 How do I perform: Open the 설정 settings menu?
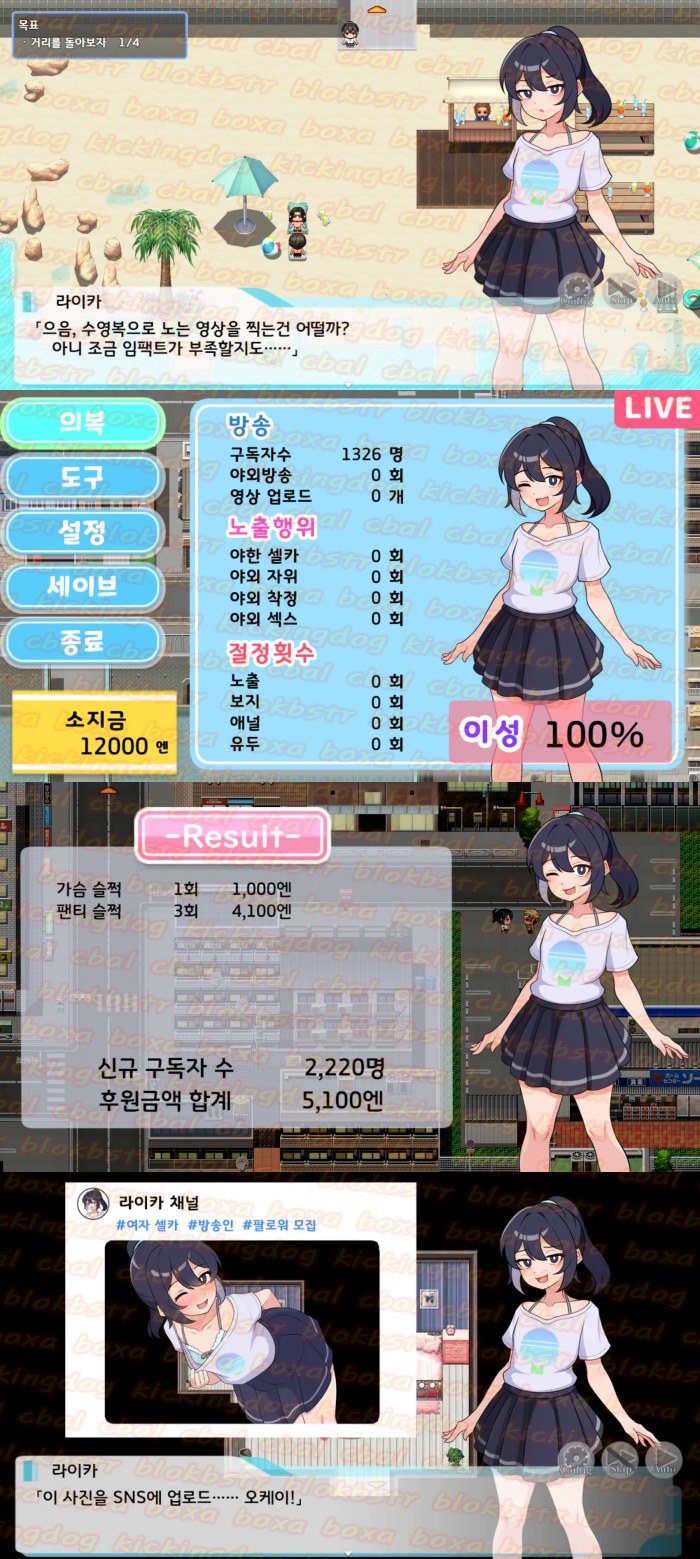pyautogui.click(x=82, y=532)
